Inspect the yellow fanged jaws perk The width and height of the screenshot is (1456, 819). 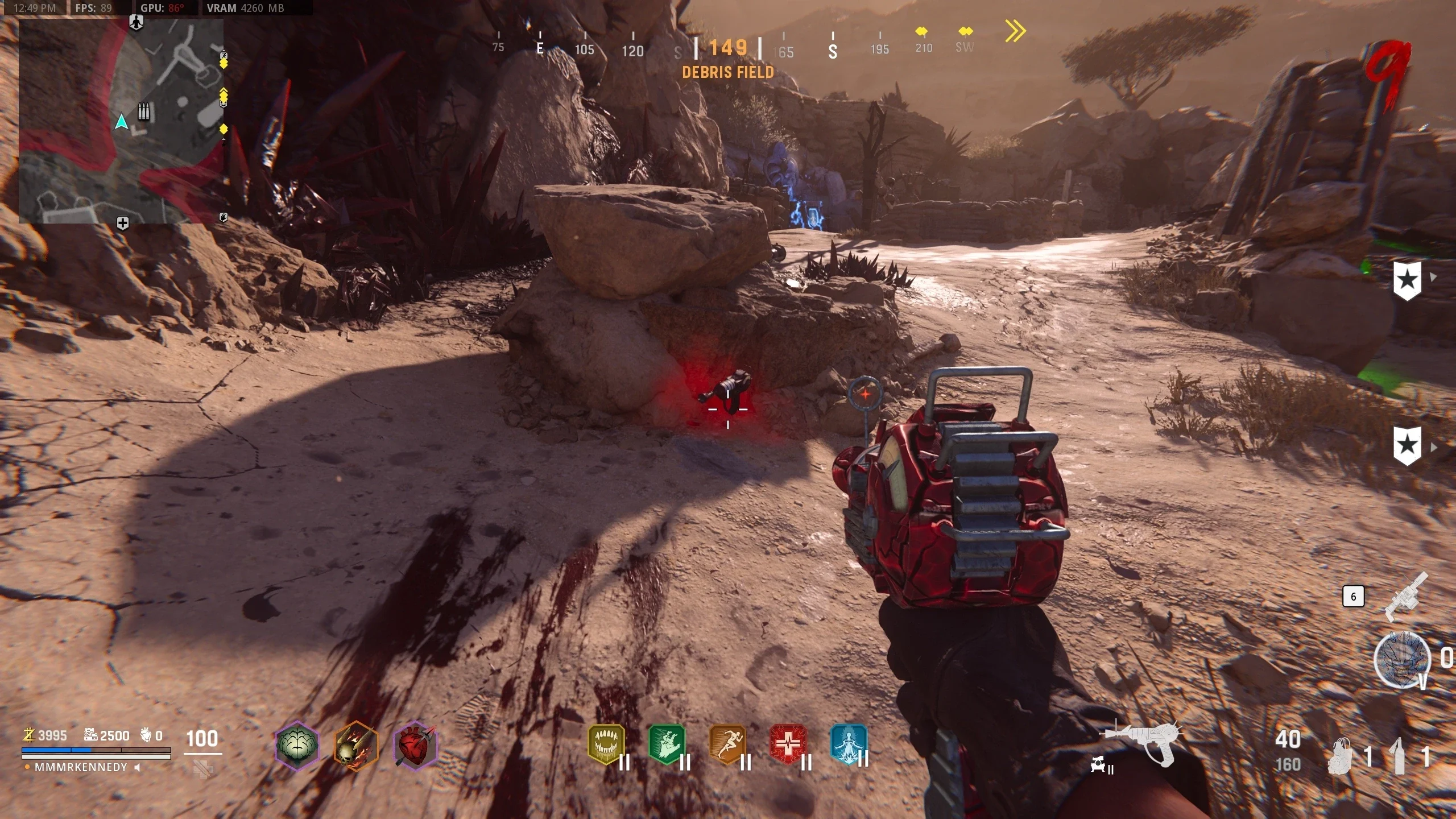(606, 744)
